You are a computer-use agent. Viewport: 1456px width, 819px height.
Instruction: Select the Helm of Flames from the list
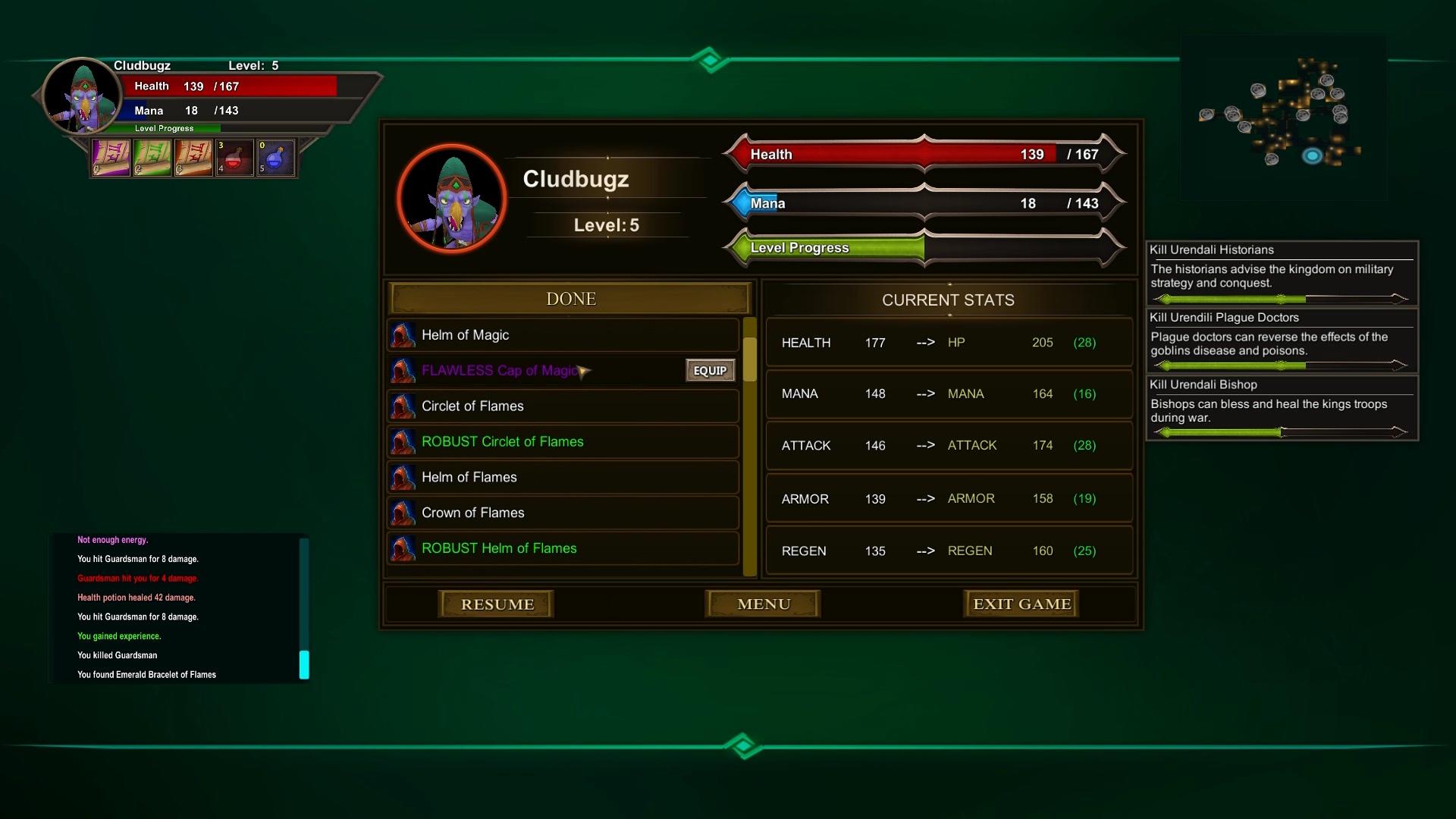[x=531, y=477]
